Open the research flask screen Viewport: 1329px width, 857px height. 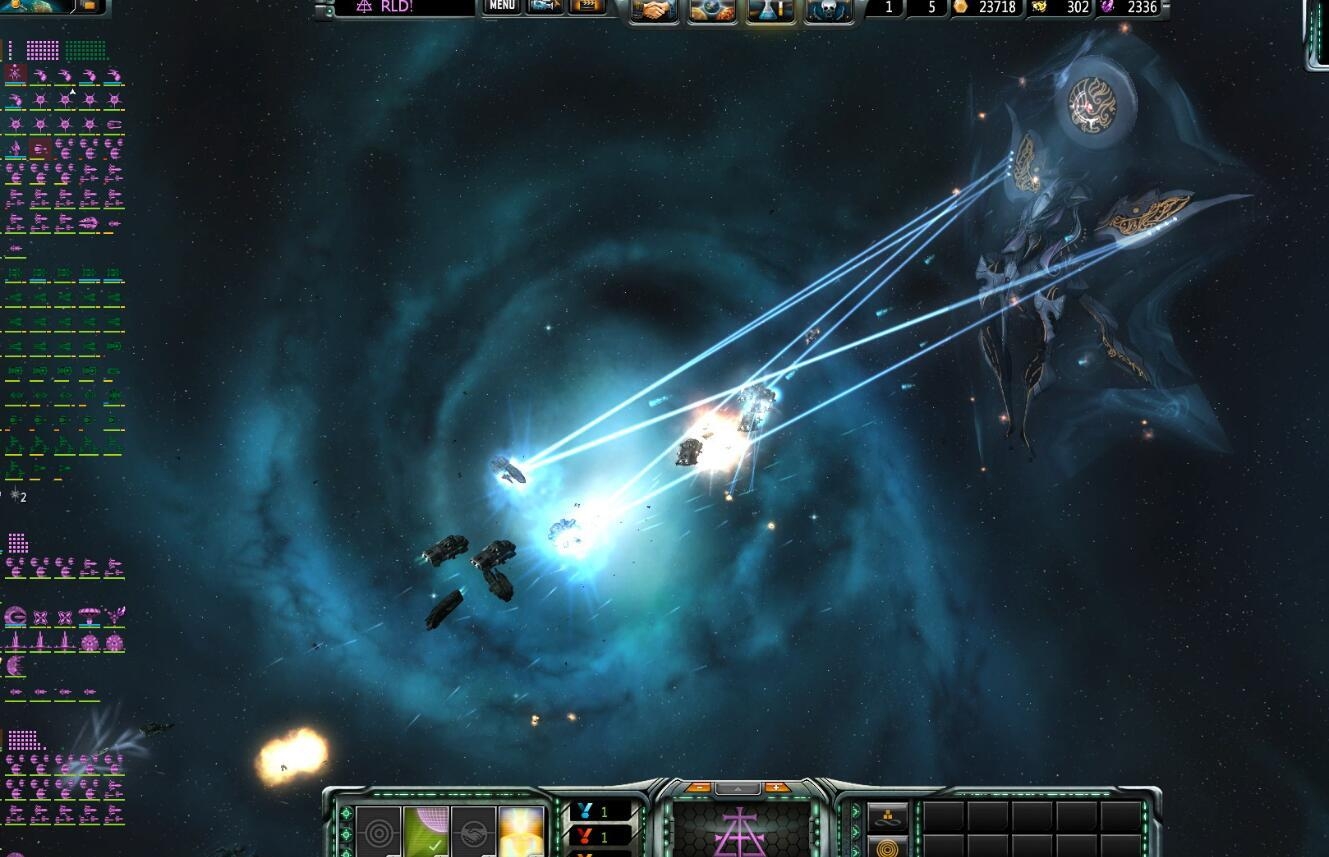[x=771, y=11]
